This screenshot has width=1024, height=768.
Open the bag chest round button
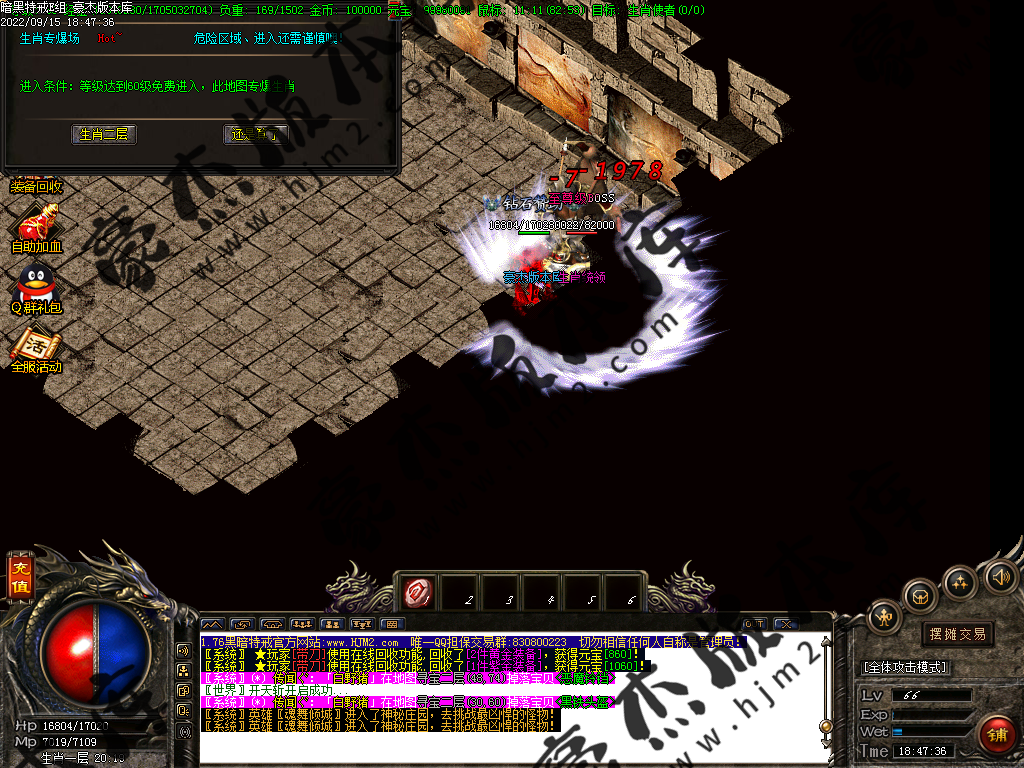[x=919, y=596]
